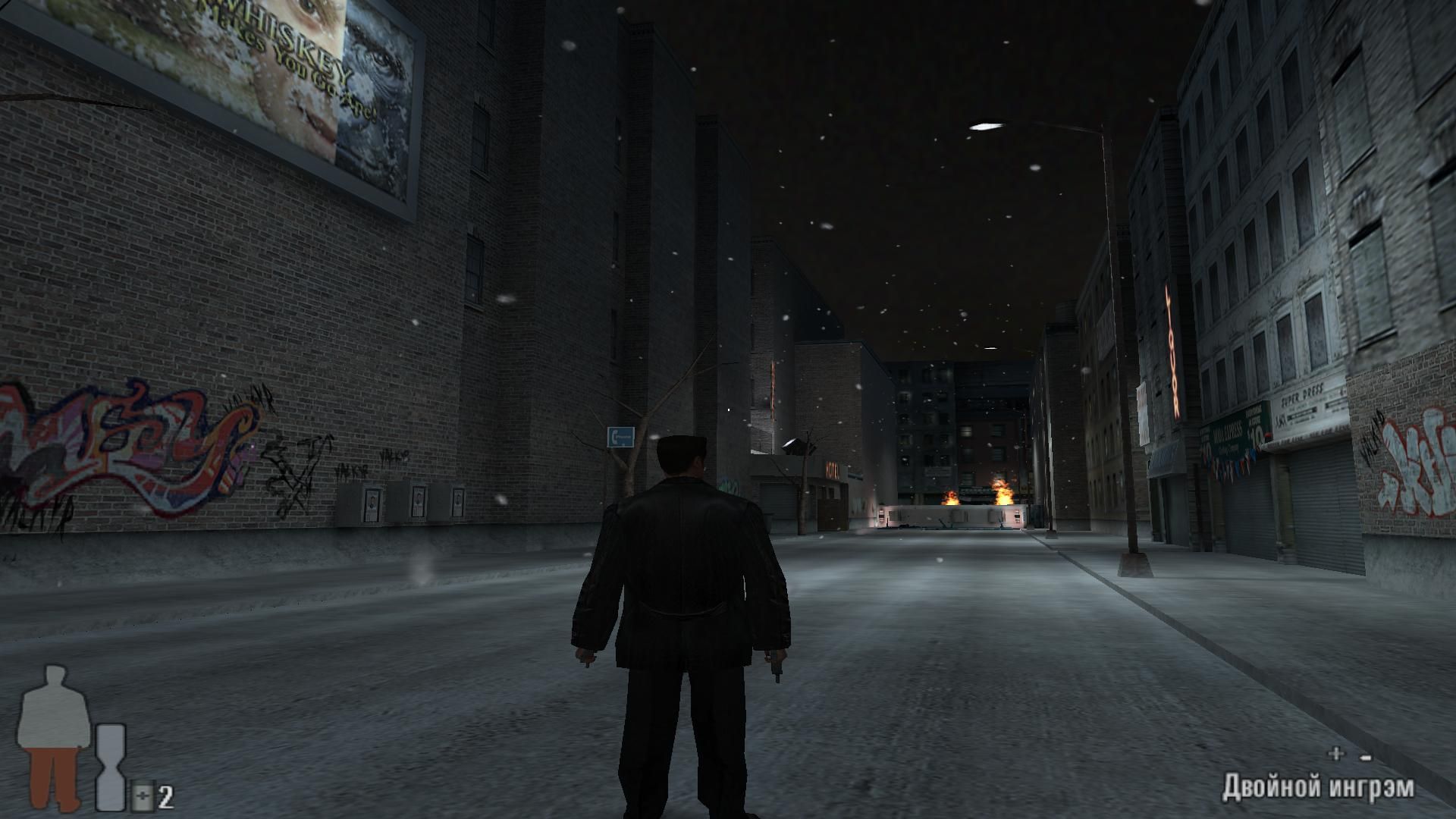The image size is (1456, 819).
Task: Click the bullet icon in the ammo indicator
Action: tap(1365, 758)
